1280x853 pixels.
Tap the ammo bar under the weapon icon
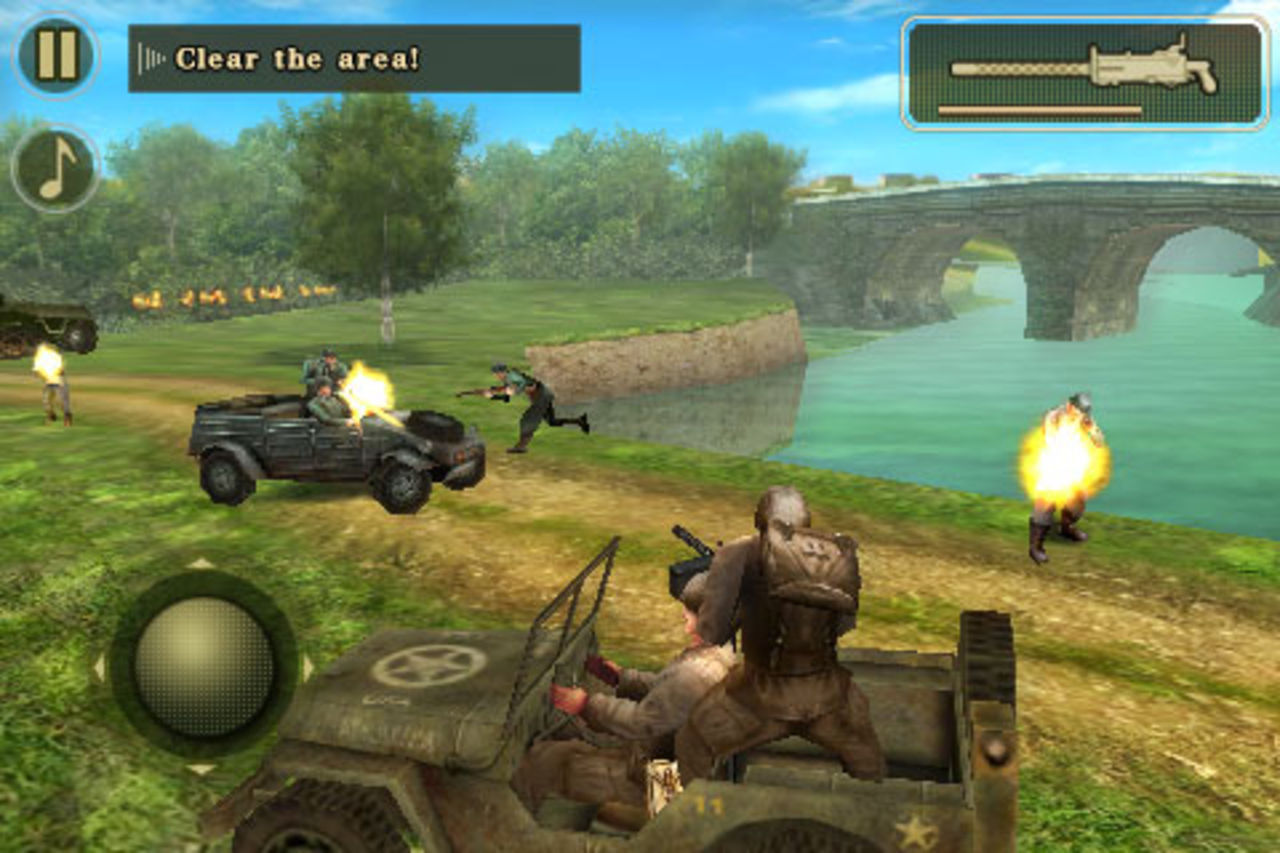[1040, 110]
